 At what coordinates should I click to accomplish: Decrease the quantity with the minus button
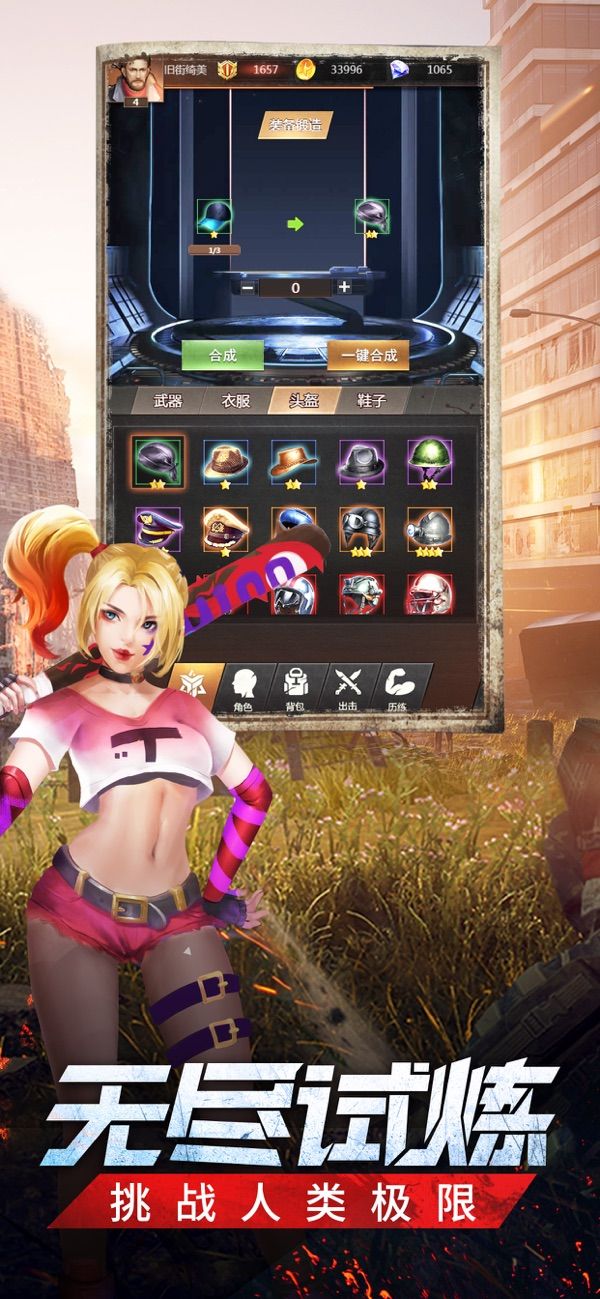247,287
